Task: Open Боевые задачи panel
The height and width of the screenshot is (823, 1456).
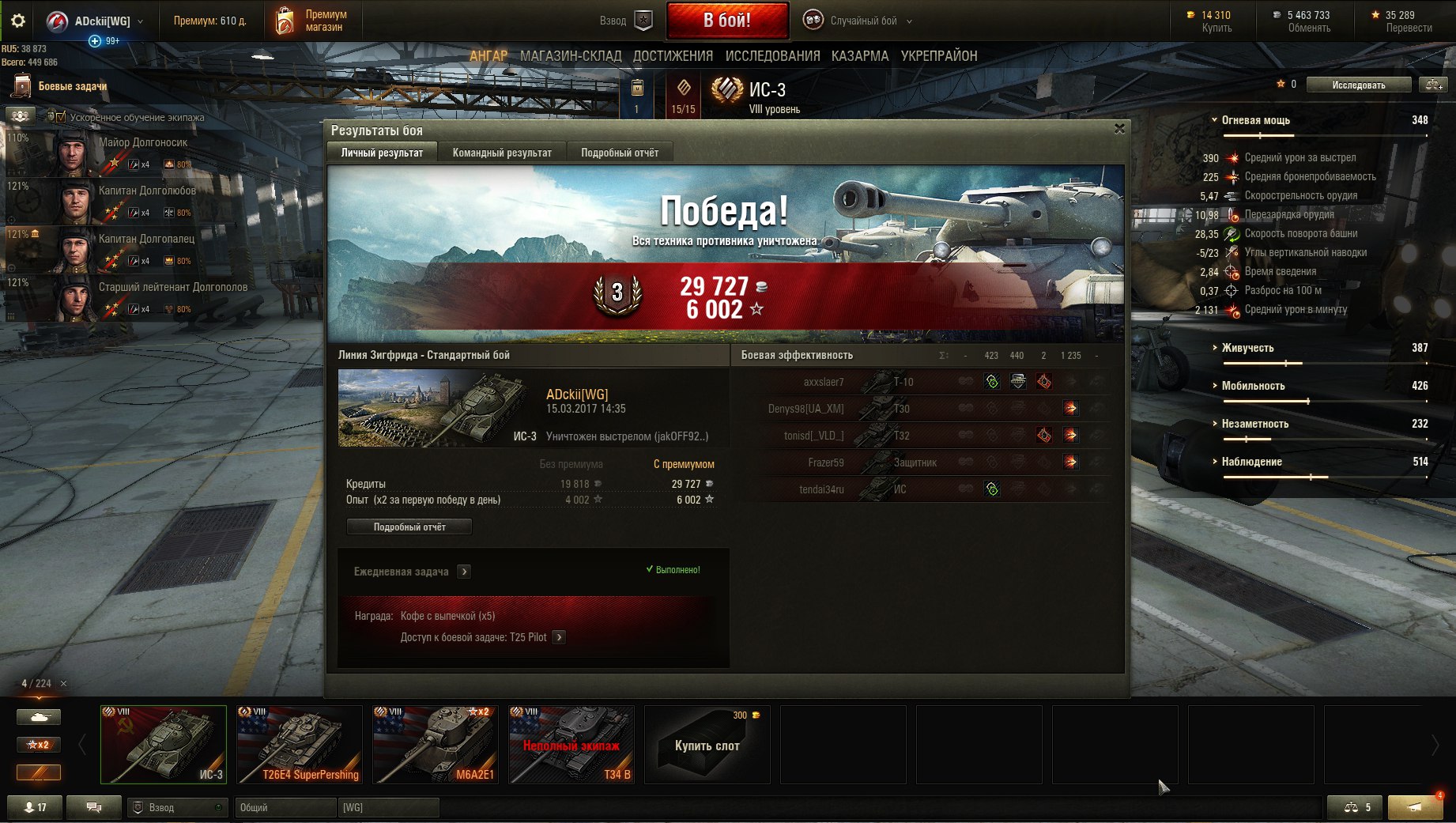Action: coord(72,86)
